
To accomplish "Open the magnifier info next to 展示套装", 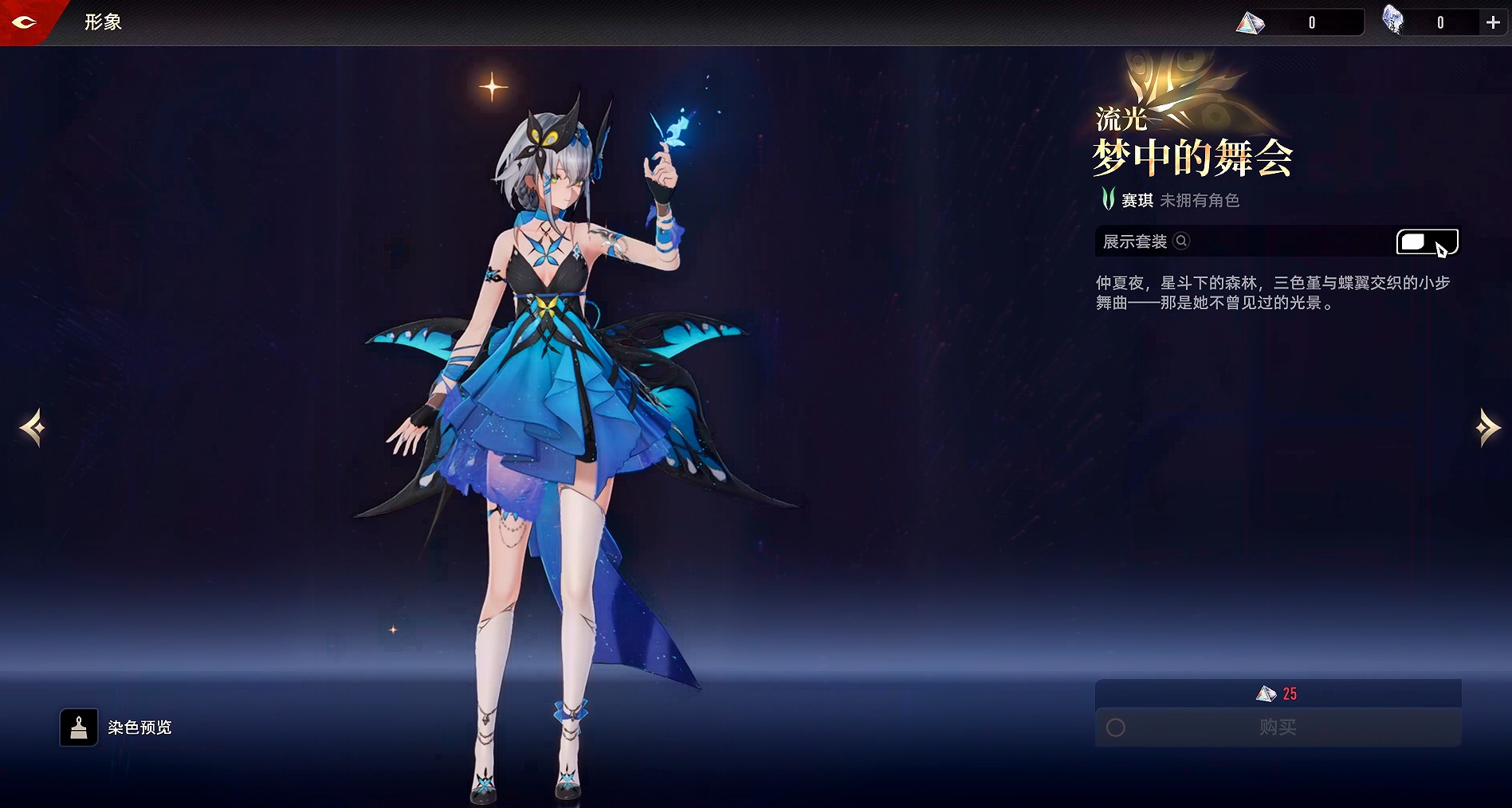I will click(1182, 241).
